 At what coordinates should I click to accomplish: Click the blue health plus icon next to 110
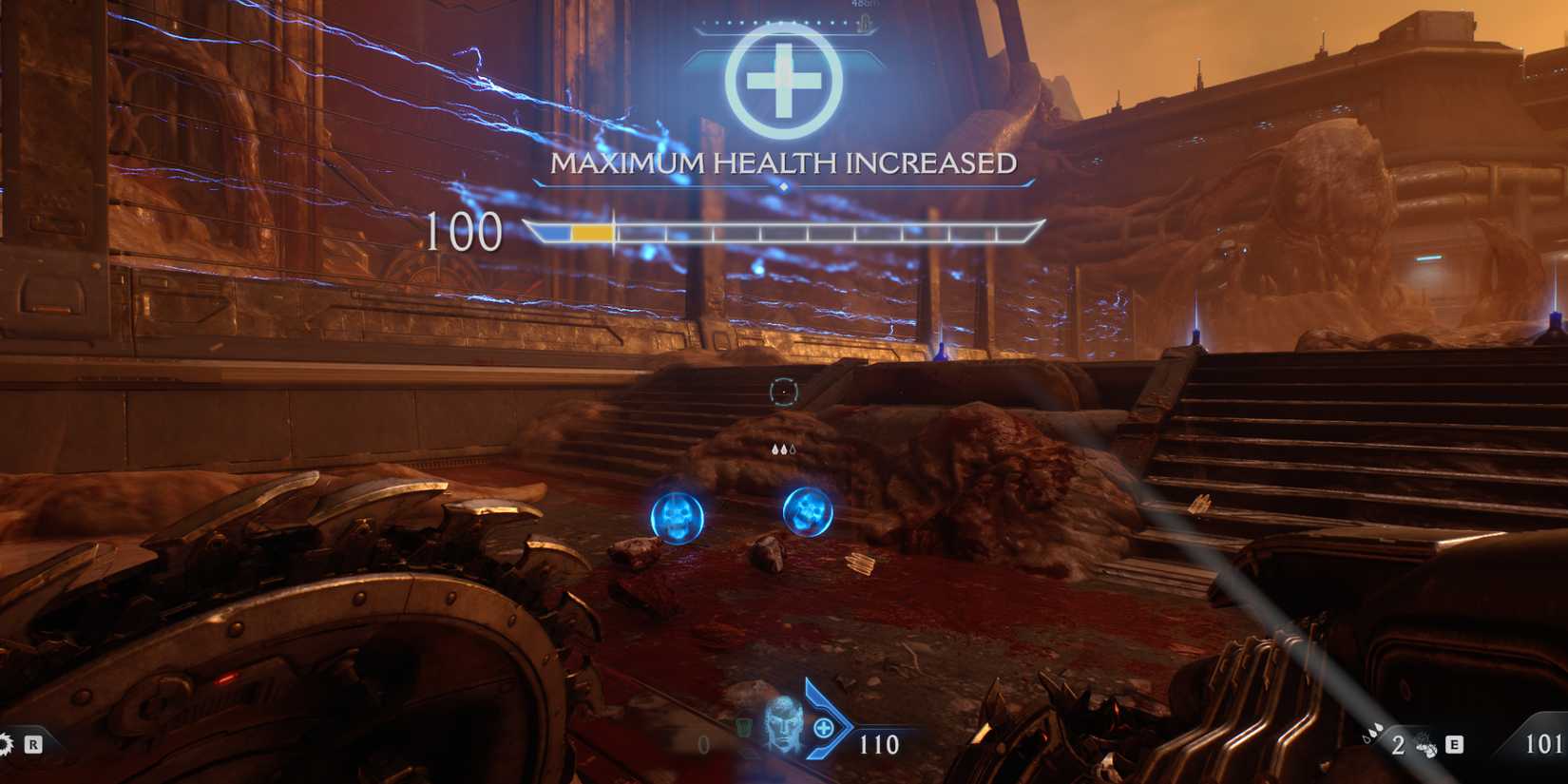pyautogui.click(x=824, y=728)
